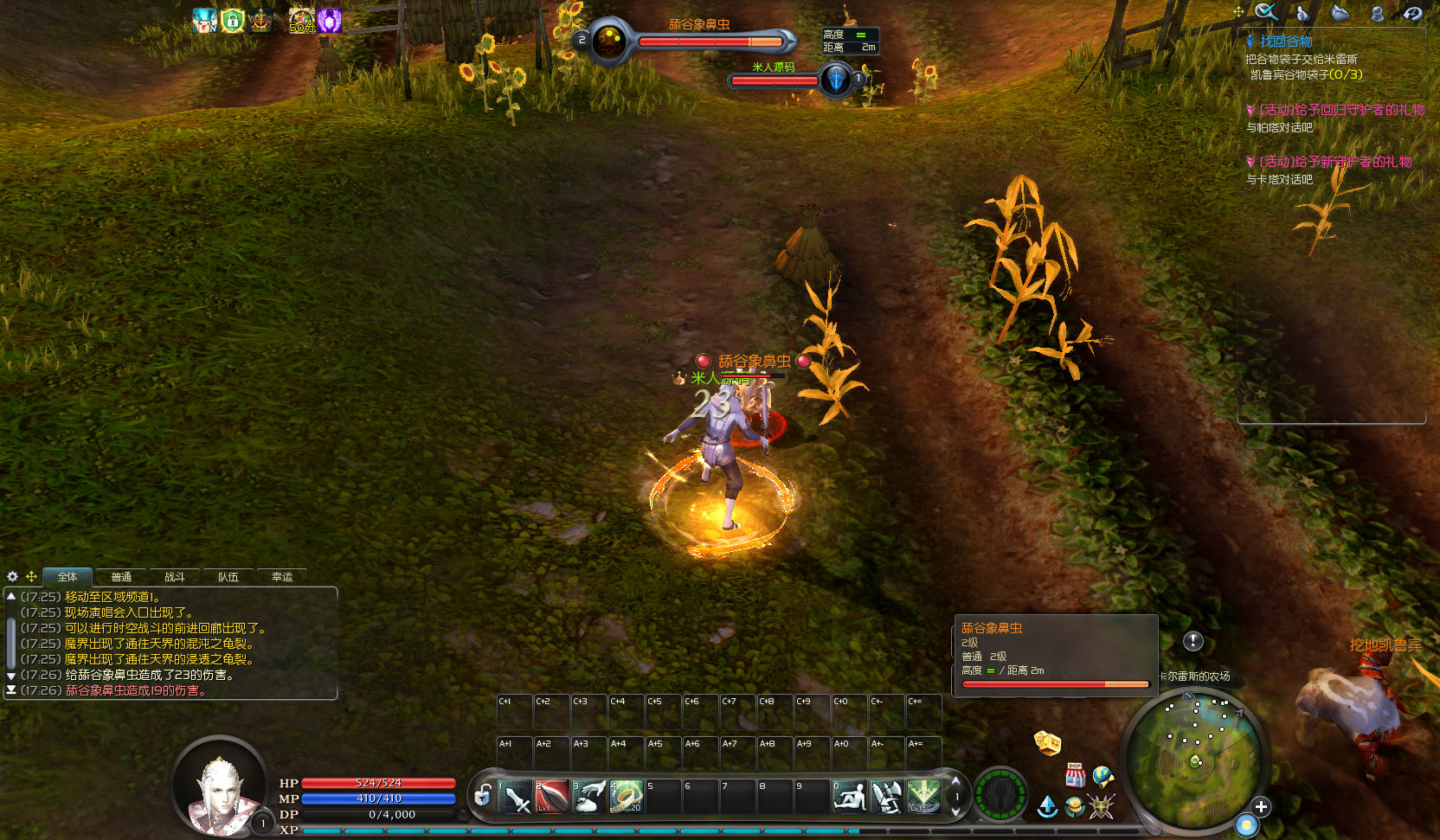This screenshot has height=840, width=1440.
Task: Toggle the hotbar padlock
Action: (x=483, y=795)
